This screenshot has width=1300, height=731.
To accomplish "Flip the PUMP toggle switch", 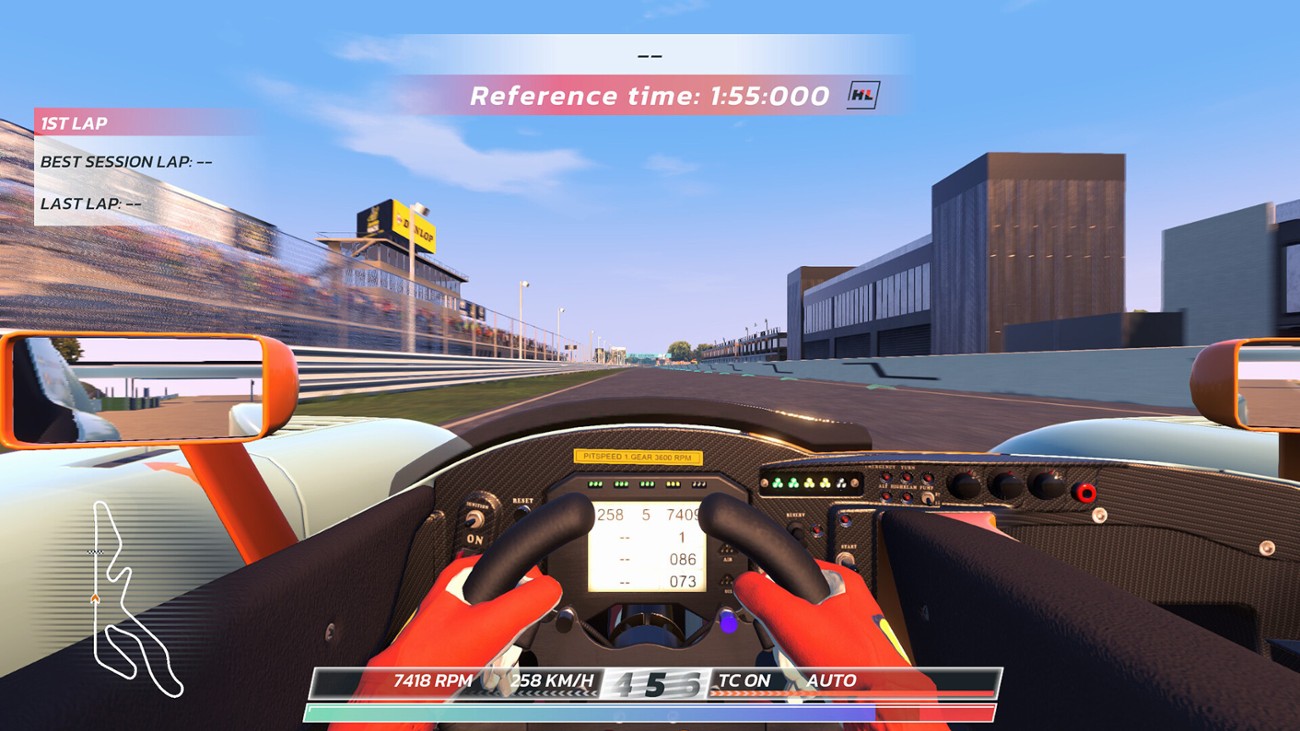I will 927,498.
